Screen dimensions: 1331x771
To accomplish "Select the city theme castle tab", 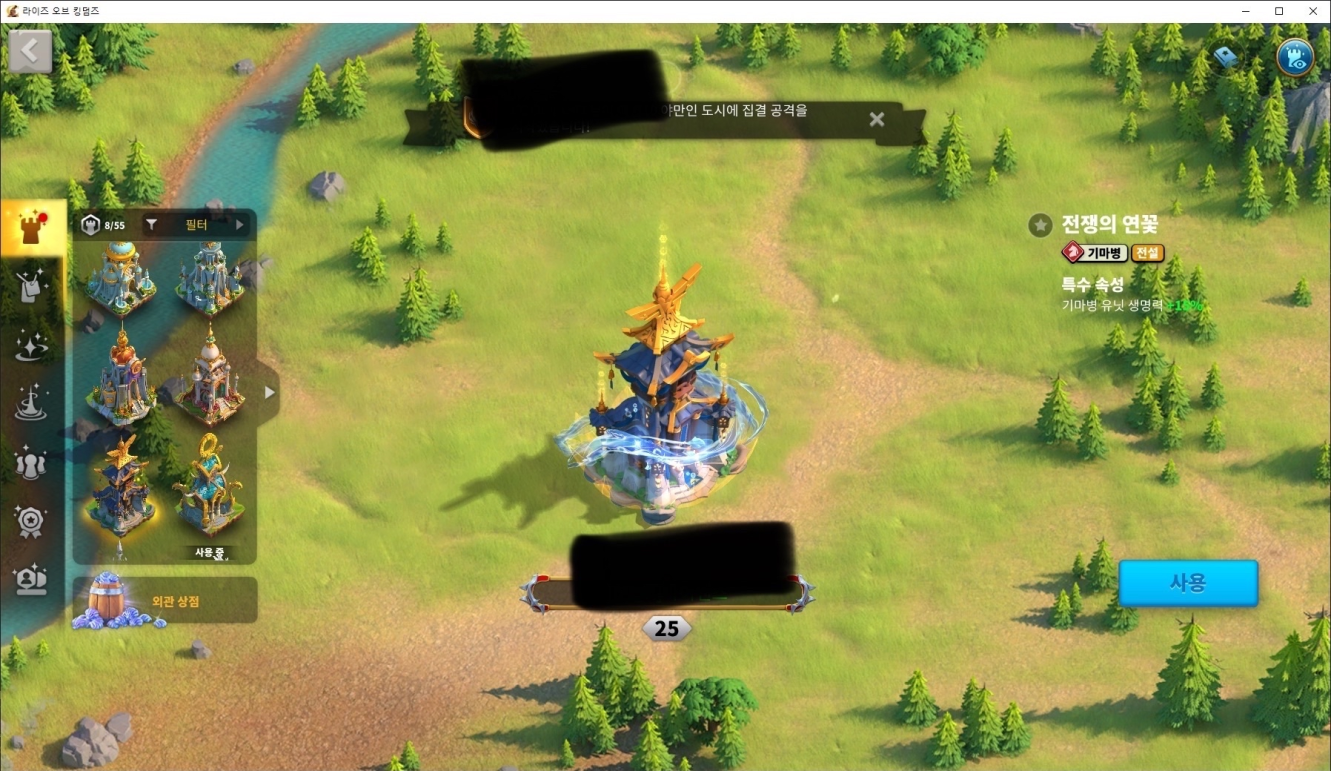I will pyautogui.click(x=32, y=228).
